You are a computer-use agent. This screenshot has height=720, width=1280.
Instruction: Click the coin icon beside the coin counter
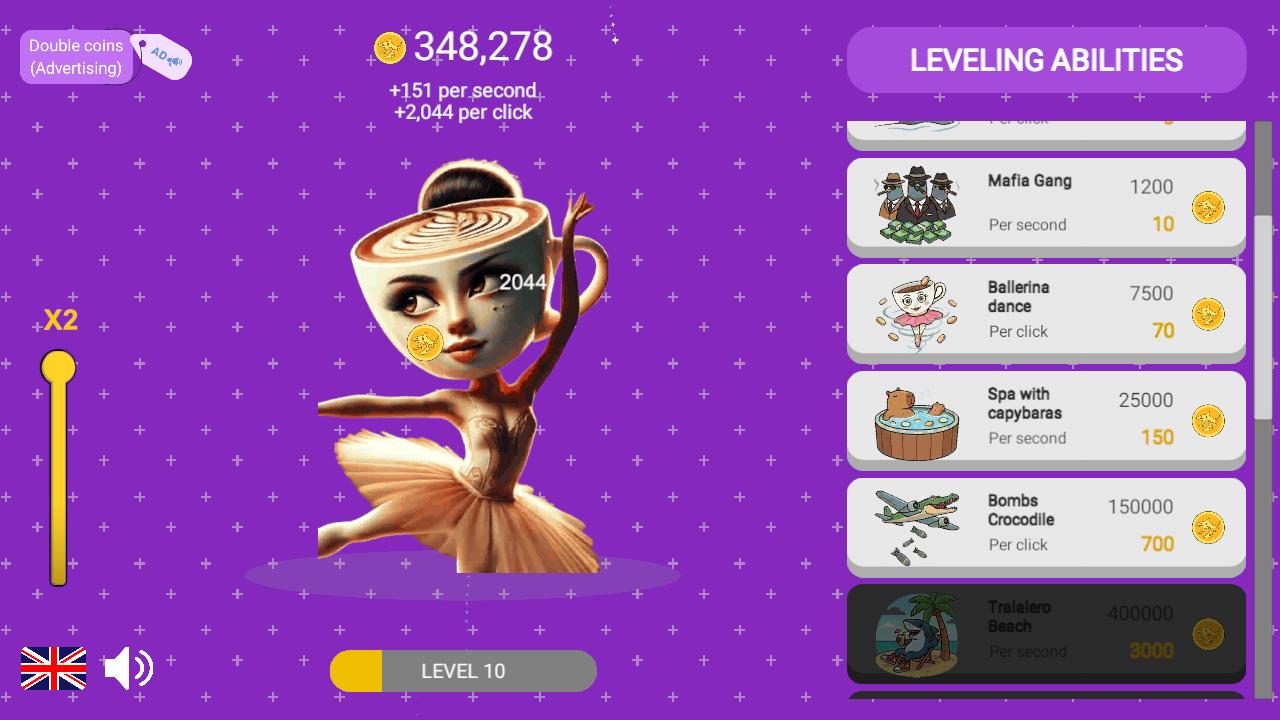click(390, 46)
